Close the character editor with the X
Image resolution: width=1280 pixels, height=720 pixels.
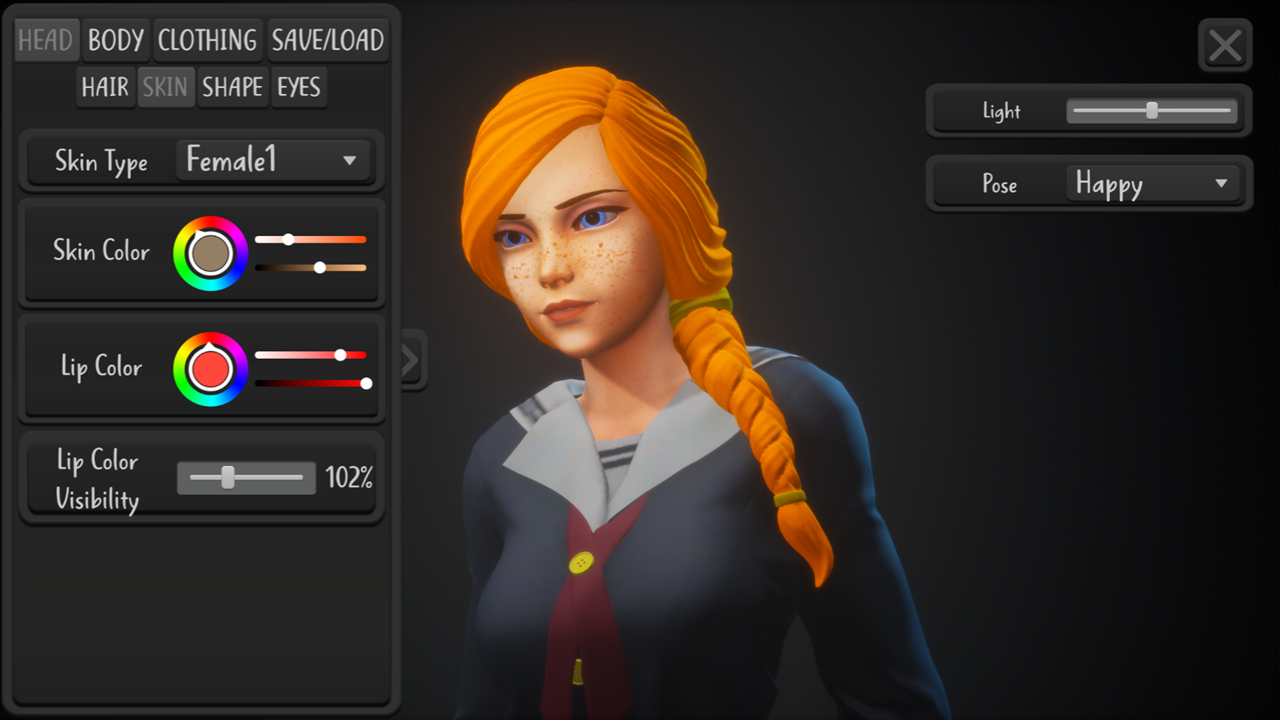click(1225, 46)
